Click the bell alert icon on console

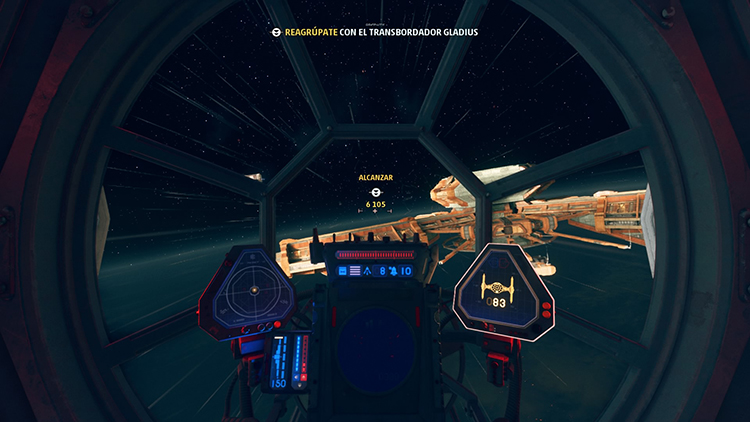coord(393,271)
